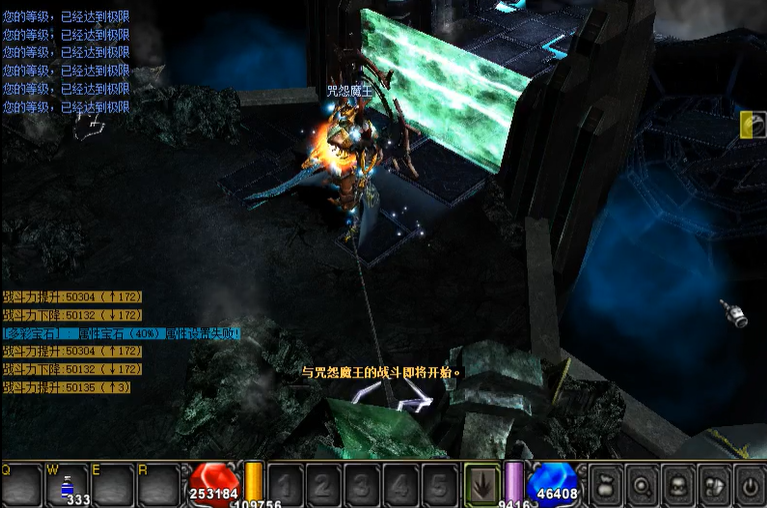Viewport: 767px width, 508px height.
Task: Select hotbar slot number 5
Action: click(x=440, y=486)
